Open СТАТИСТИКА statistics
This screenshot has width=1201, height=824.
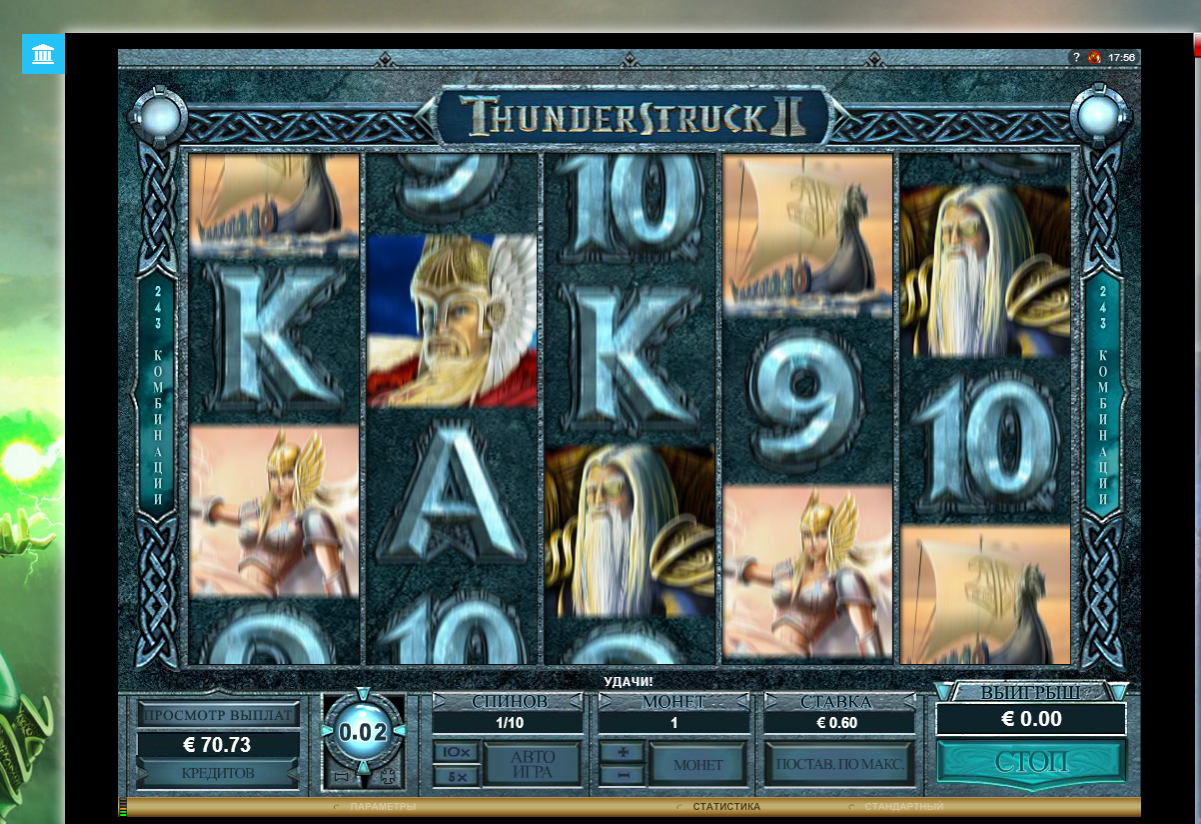tap(725, 806)
